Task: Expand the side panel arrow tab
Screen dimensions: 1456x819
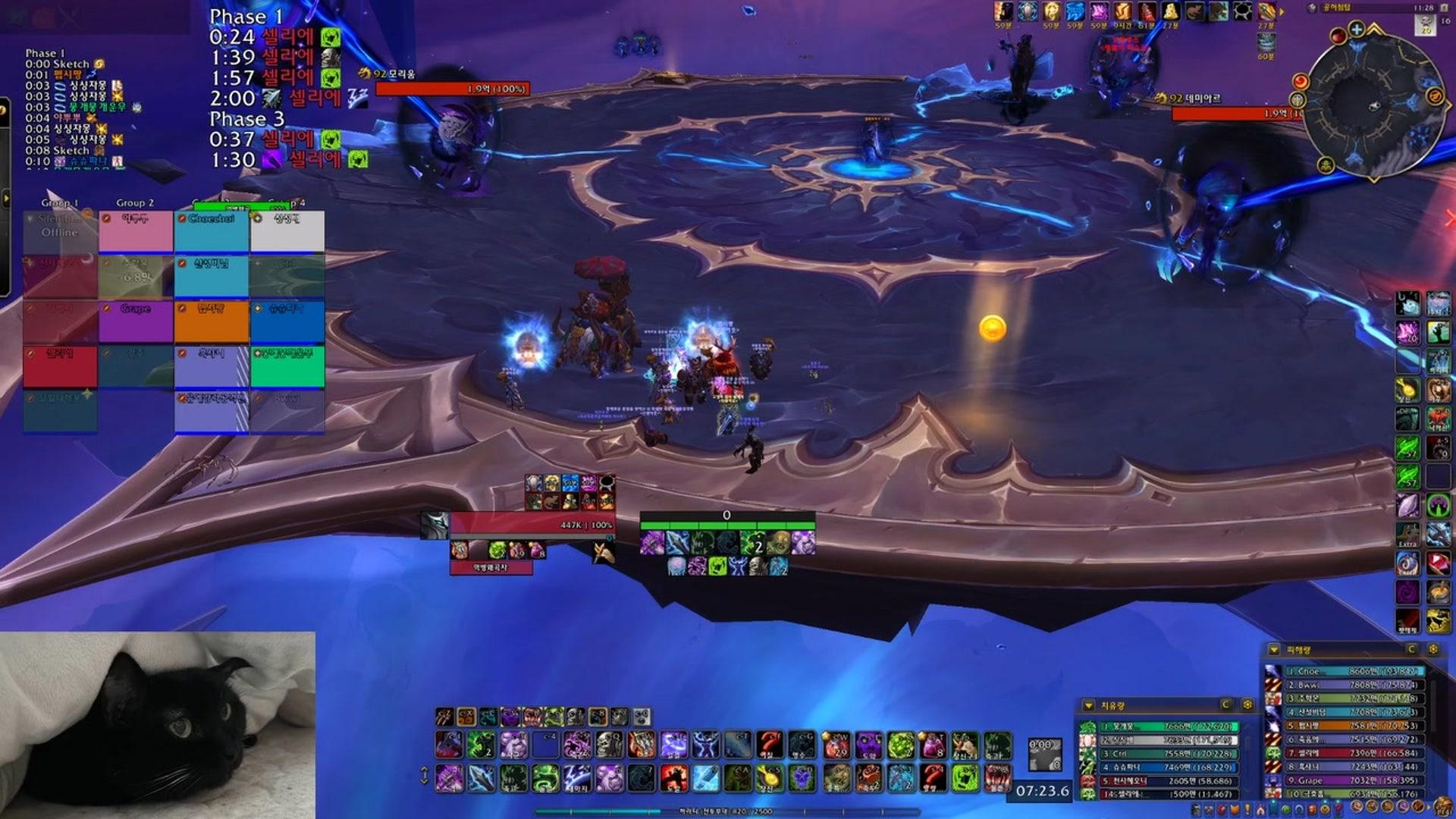Action: click(5, 199)
